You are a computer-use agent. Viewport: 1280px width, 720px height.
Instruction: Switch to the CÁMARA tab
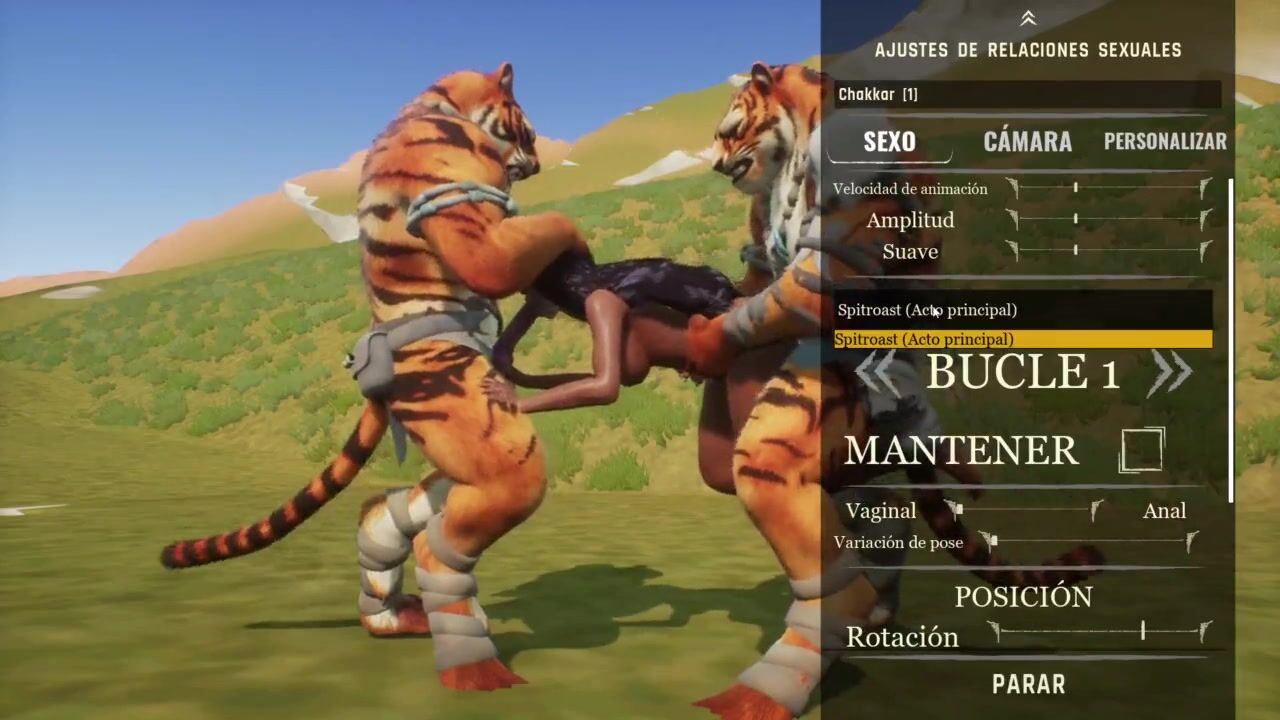pos(1027,142)
